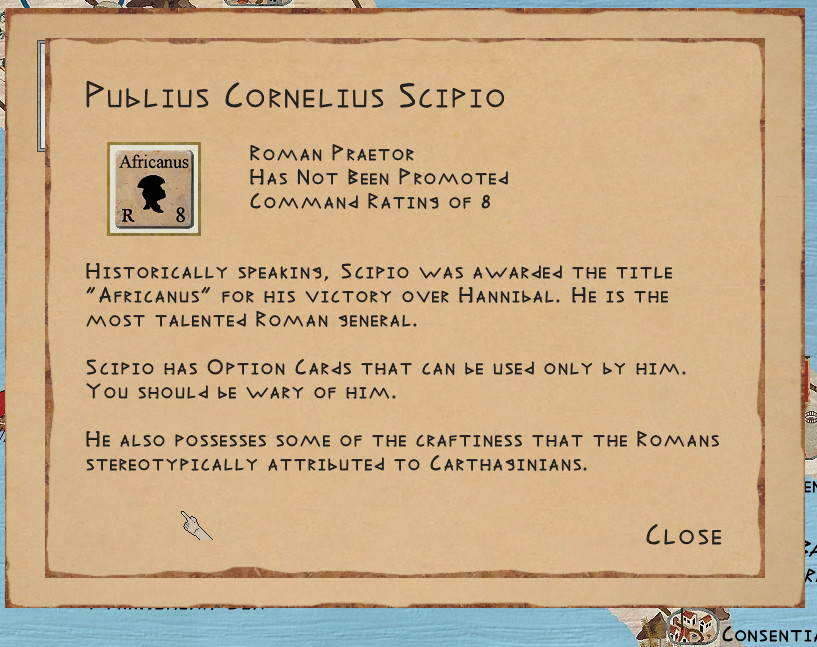Close the Publius Cornelius Scipio dialog
The width and height of the screenshot is (817, 647).
684,536
